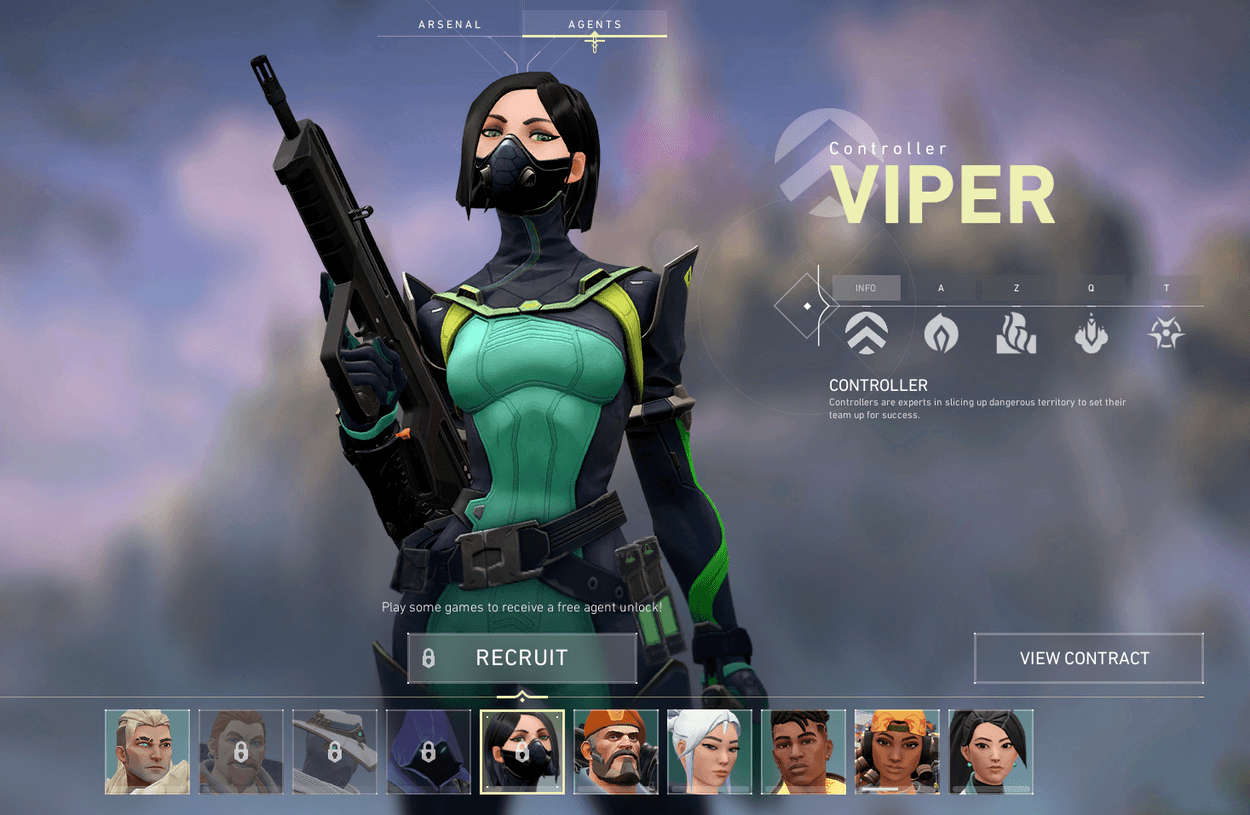The image size is (1250, 815).
Task: Choose Viper's Z key ability
Action: coord(1016,332)
